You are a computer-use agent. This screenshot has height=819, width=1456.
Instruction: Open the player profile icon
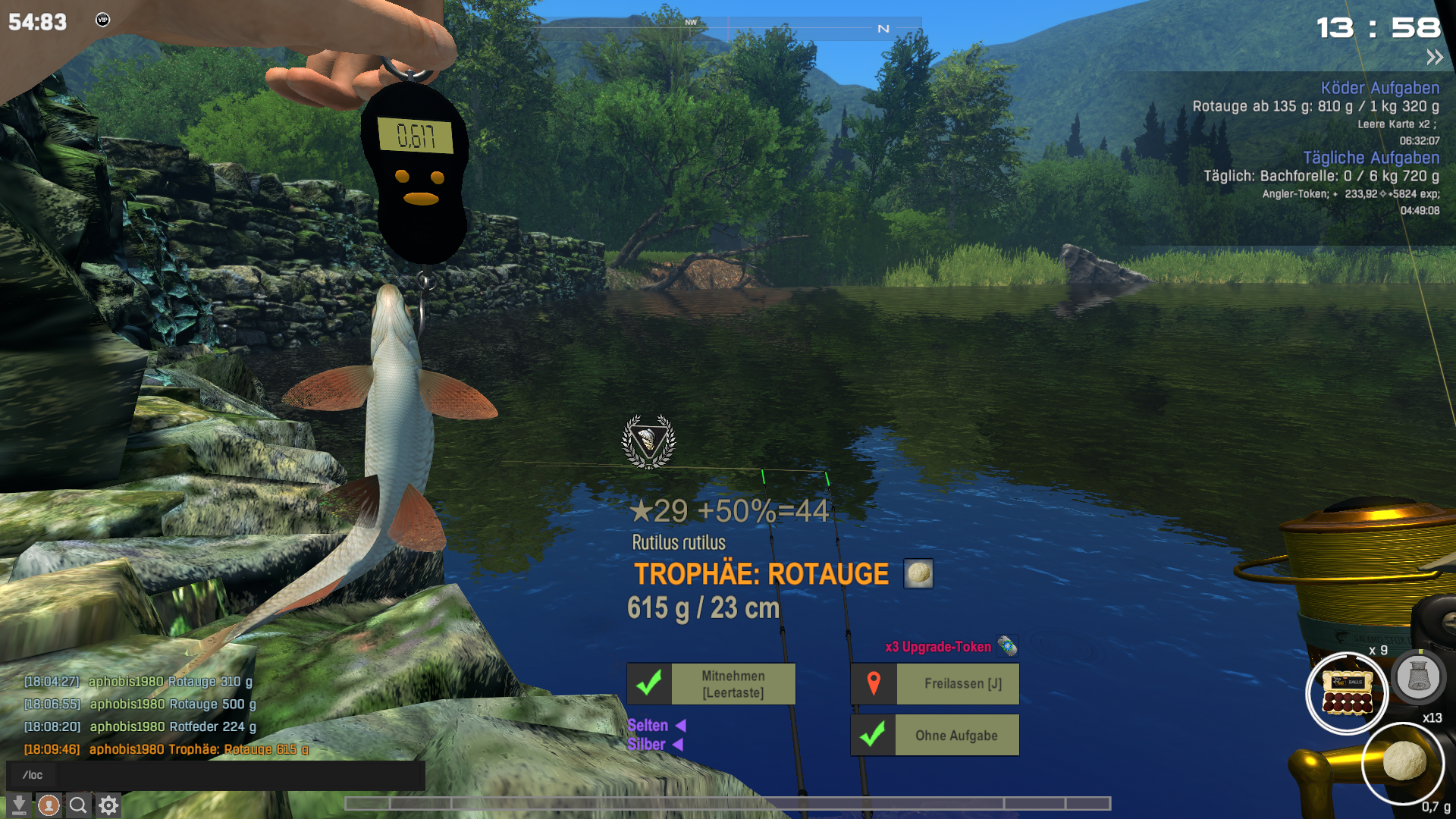(x=49, y=805)
